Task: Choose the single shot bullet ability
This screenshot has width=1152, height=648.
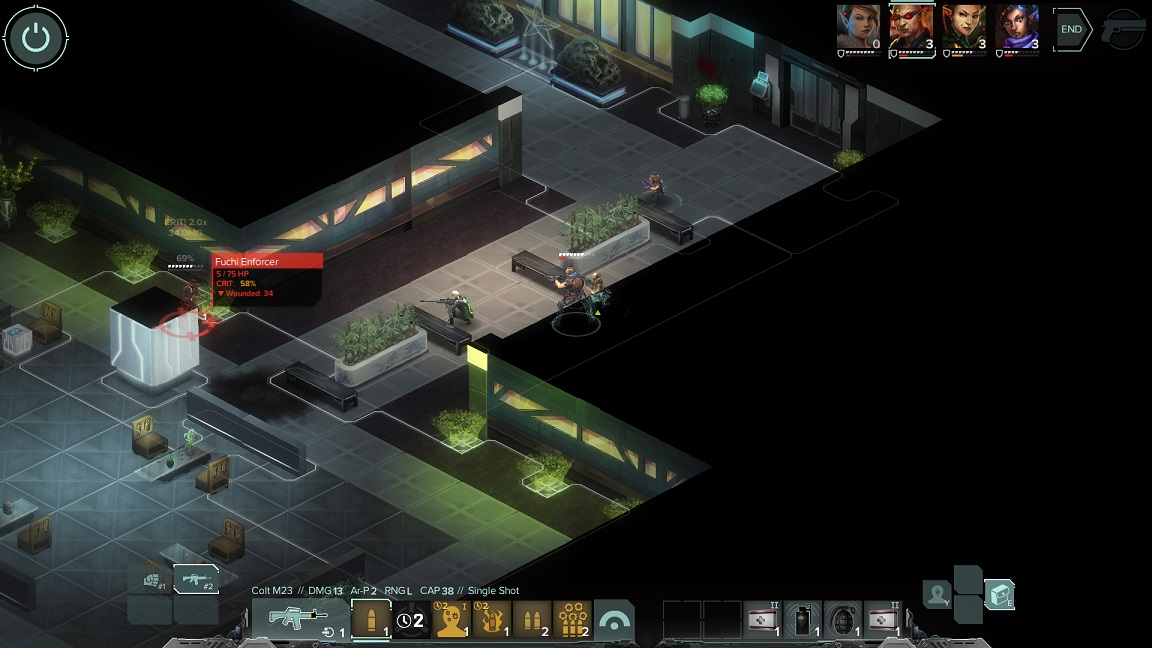Action: [371, 619]
